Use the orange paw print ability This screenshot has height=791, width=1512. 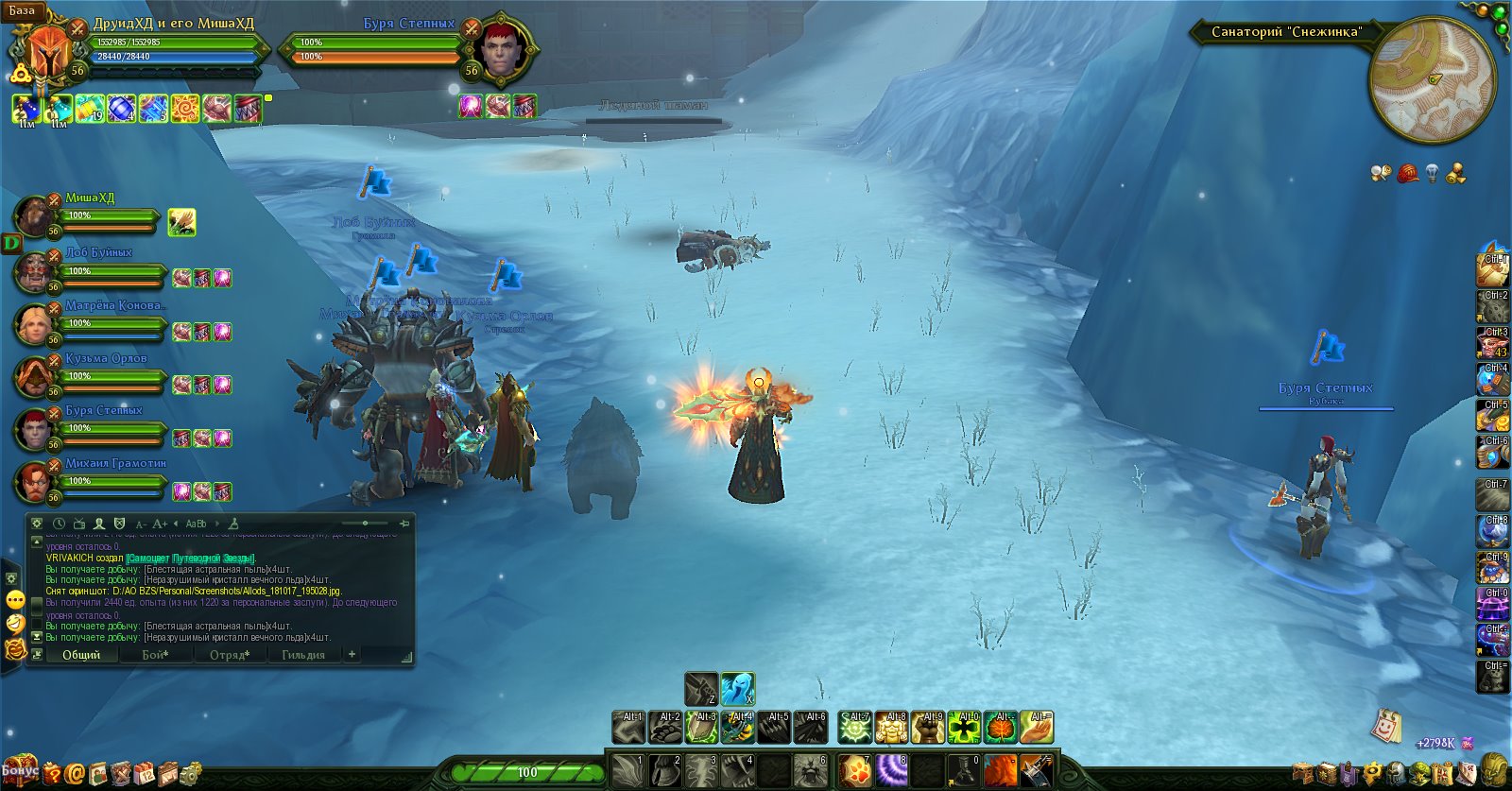pos(855,770)
